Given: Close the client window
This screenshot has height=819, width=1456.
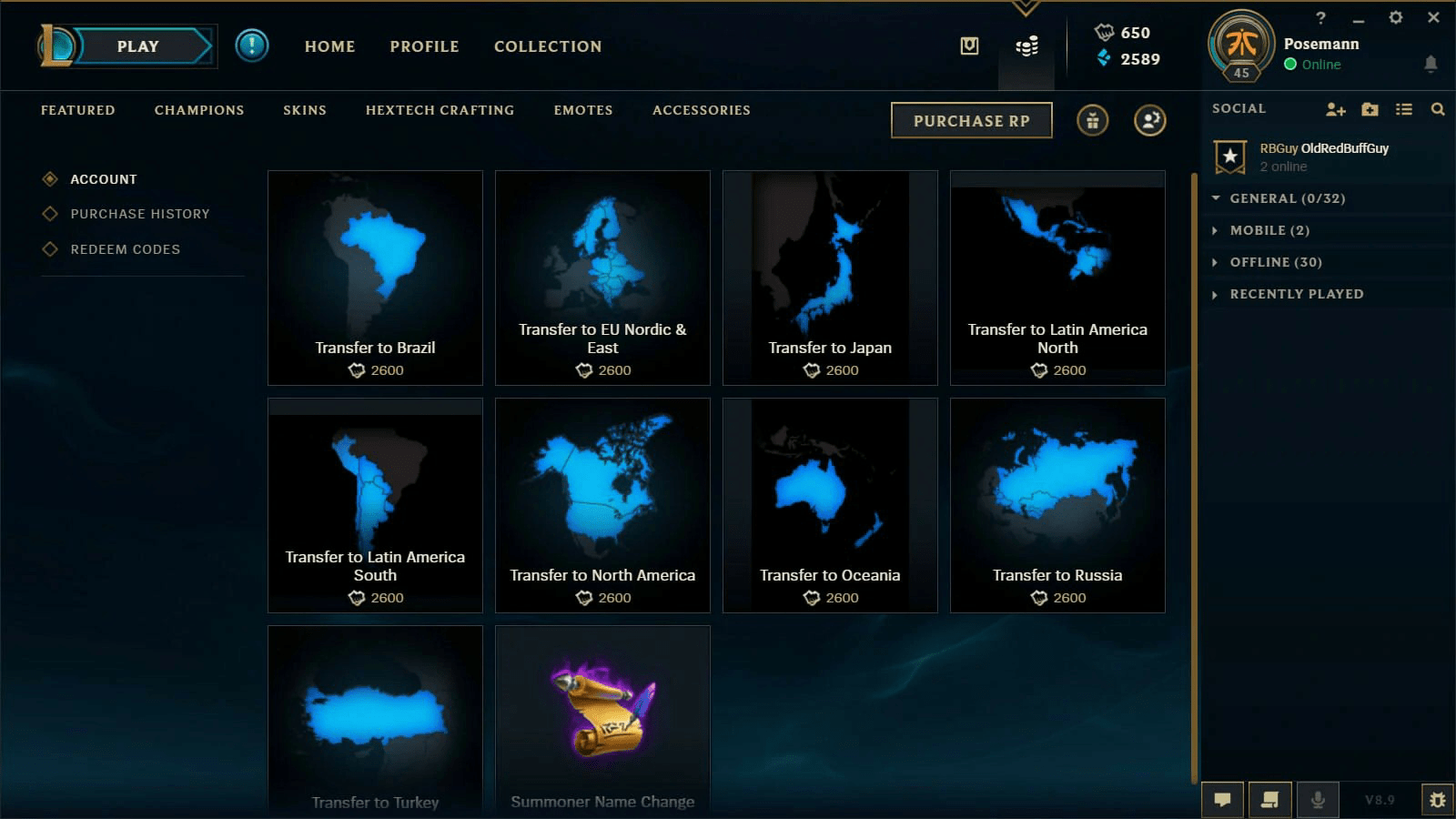Looking at the screenshot, I should (x=1433, y=17).
